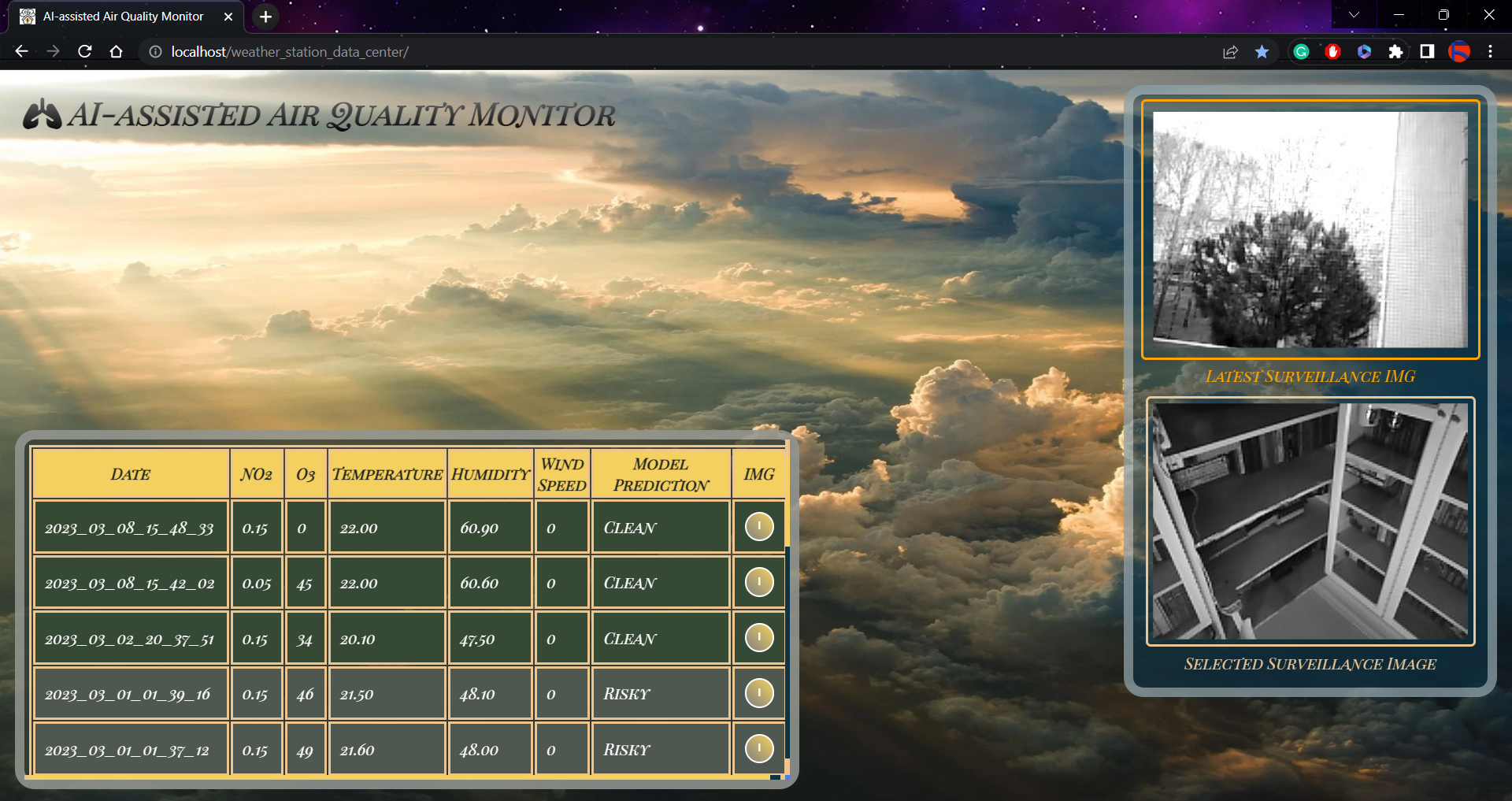The height and width of the screenshot is (801, 1512).
Task: Open the Chrome side panel icon
Action: 1427,51
